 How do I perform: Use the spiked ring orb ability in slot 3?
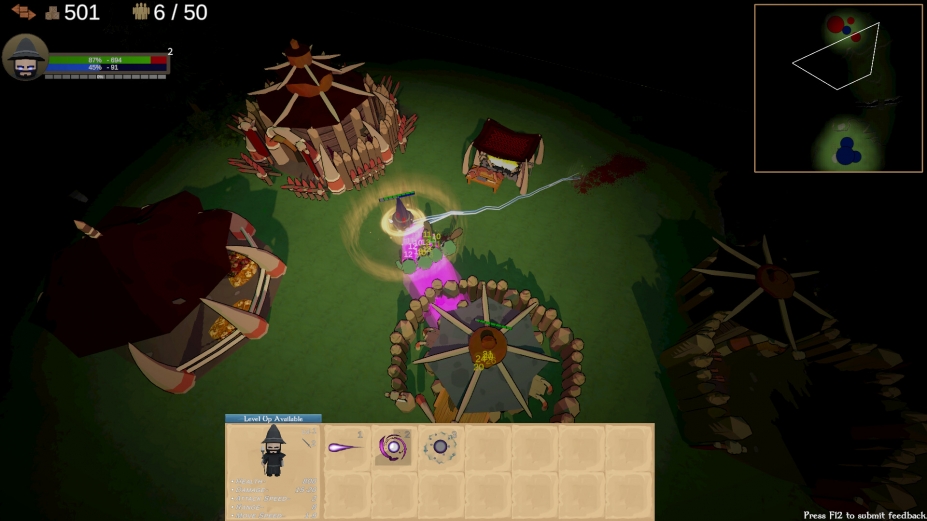pos(440,447)
